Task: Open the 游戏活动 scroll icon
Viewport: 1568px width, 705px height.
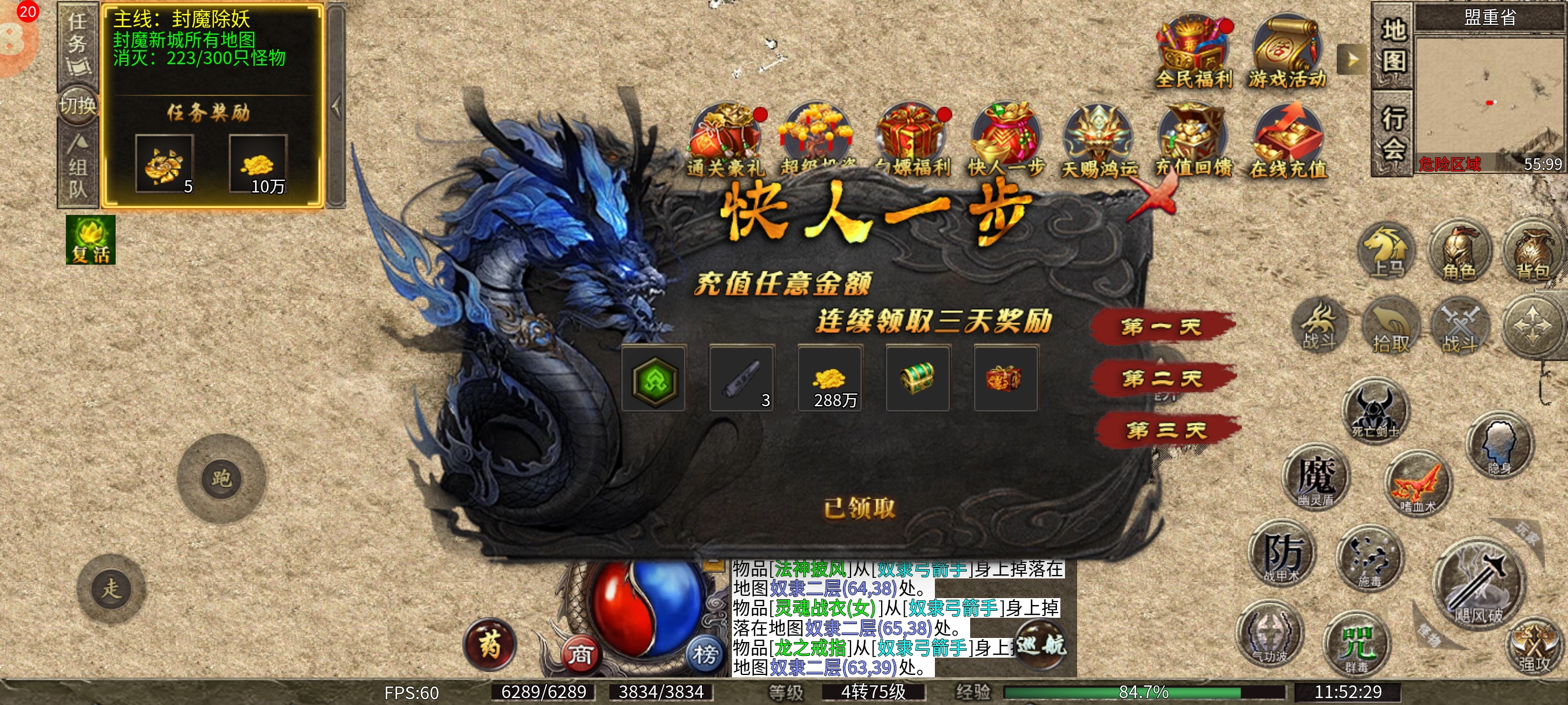Action: coord(1286,51)
